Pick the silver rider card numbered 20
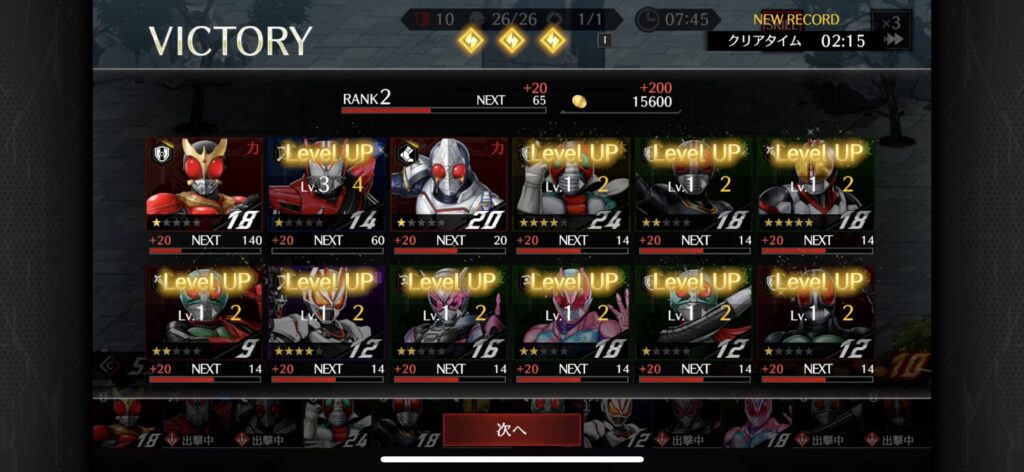Screen dimensions: 1024x472 (449, 185)
